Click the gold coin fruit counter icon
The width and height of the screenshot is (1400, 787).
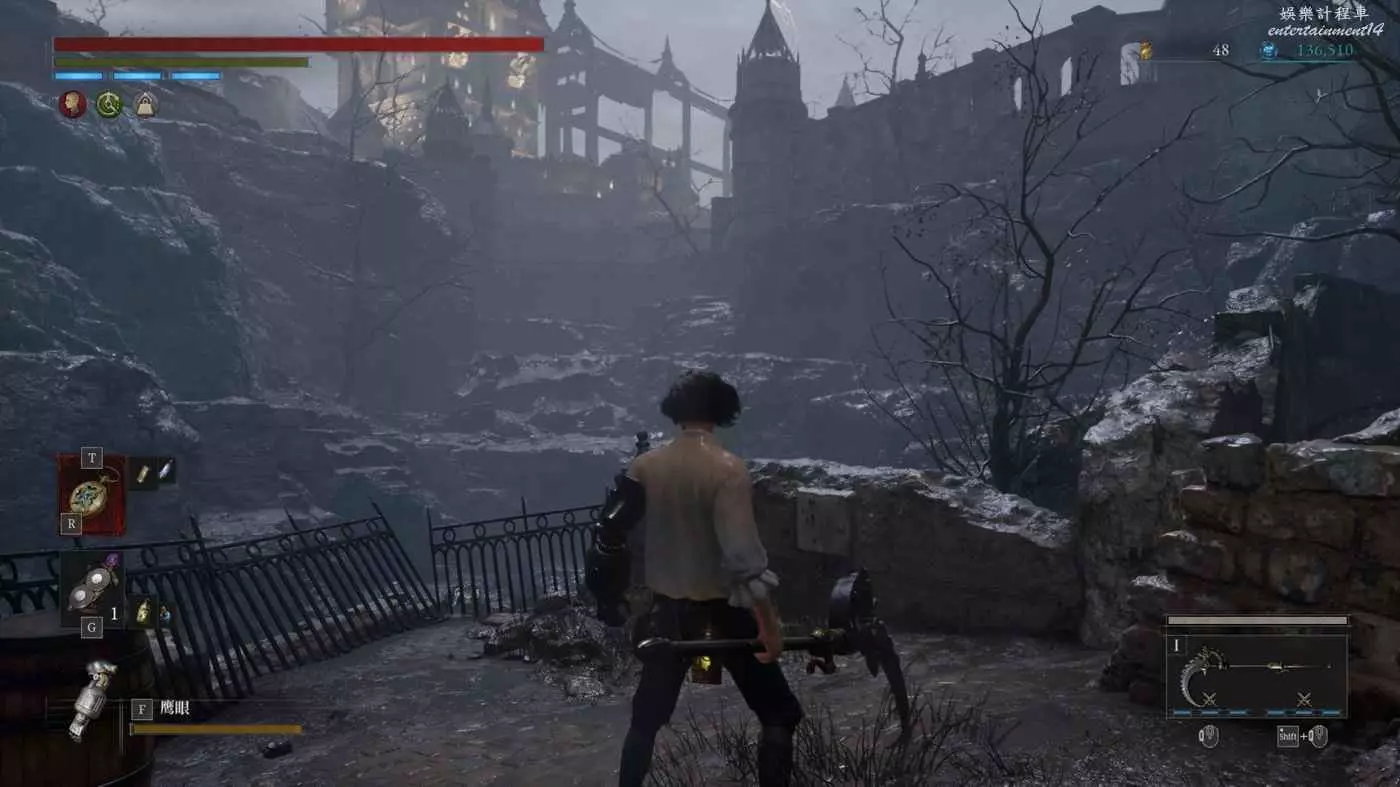[1146, 50]
